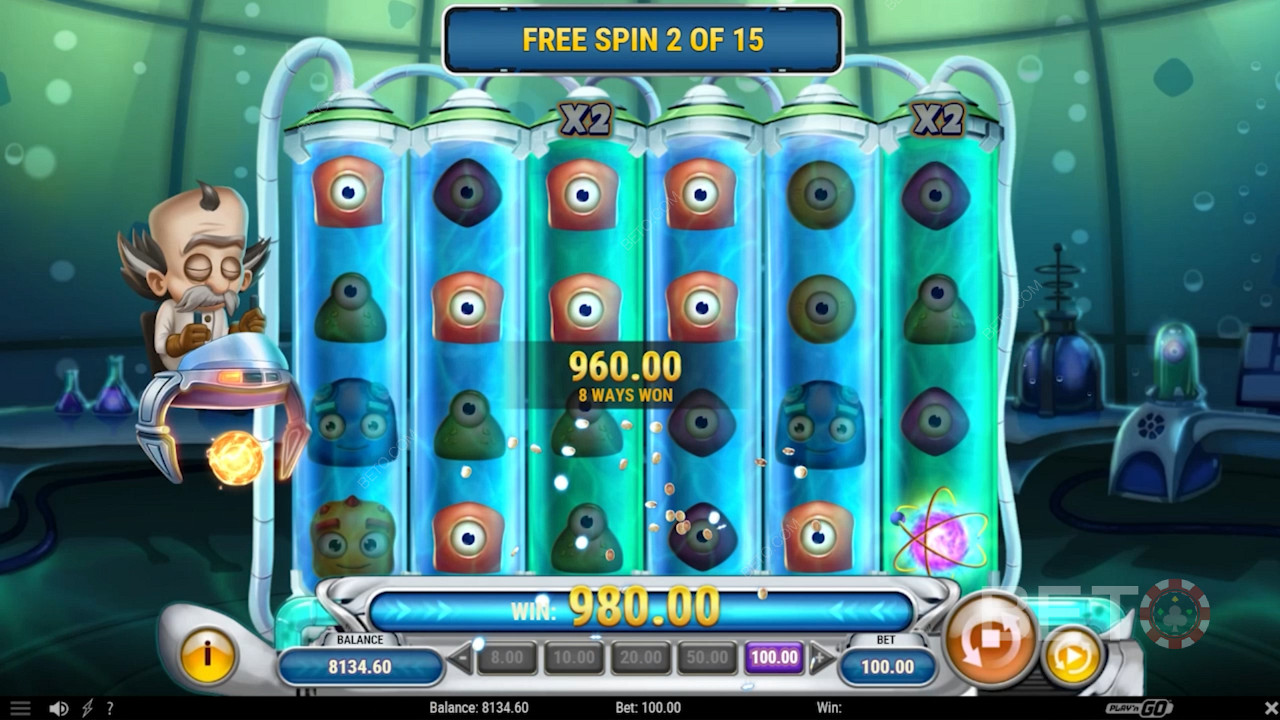Open the paytable info button

207,657
